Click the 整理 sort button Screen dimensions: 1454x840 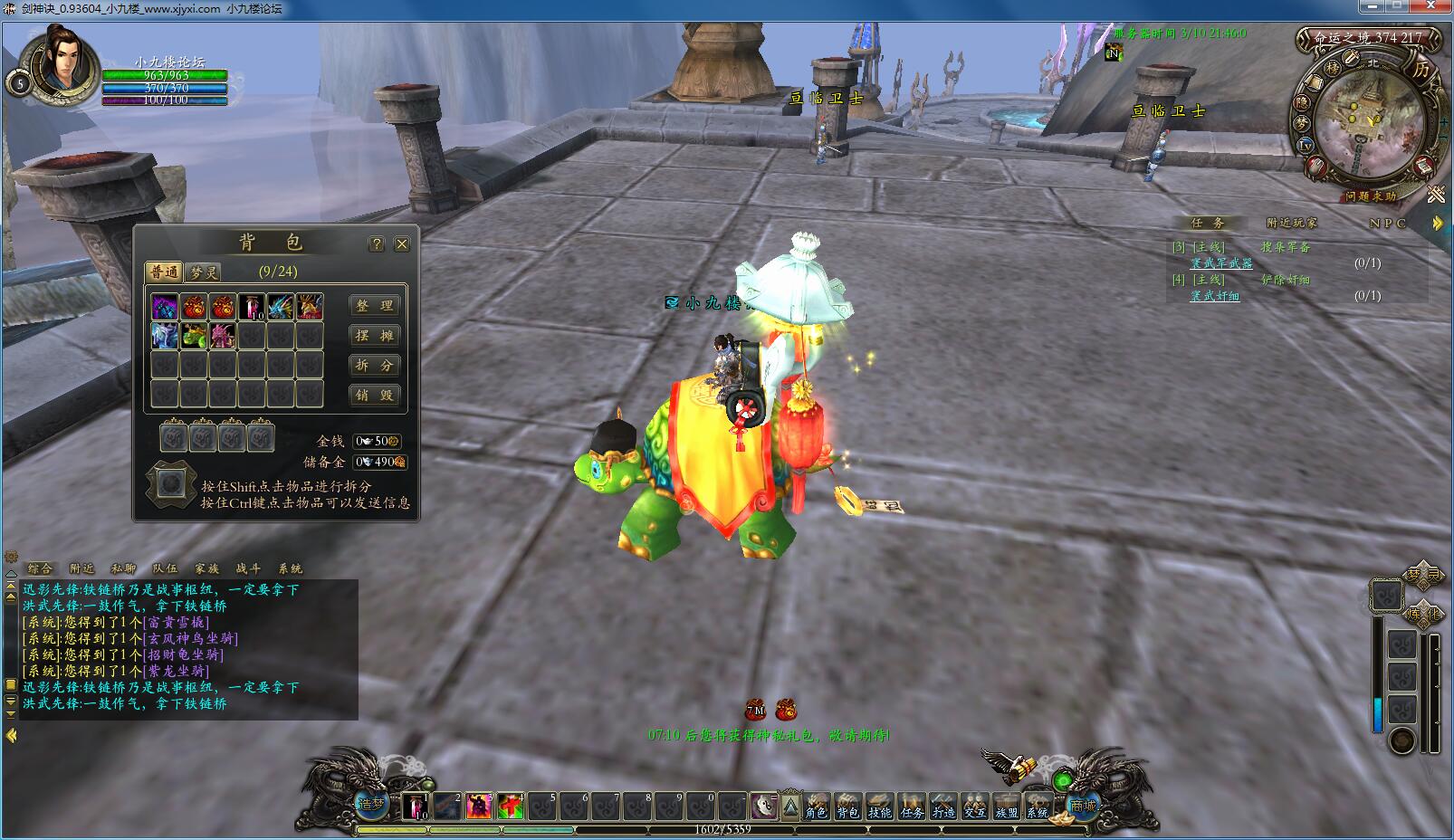click(374, 306)
